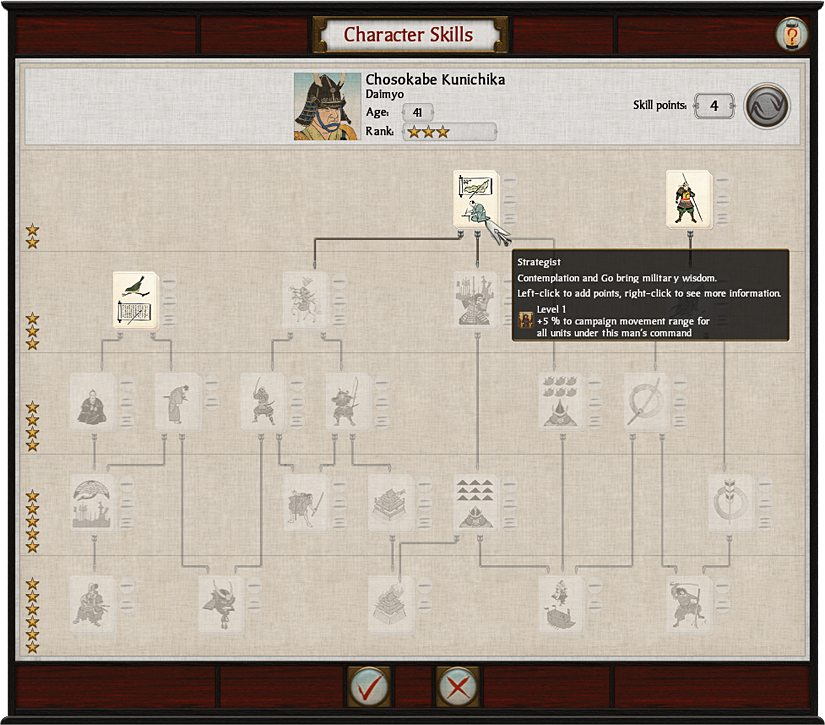Choose the bird and scroll poet skill
The height and width of the screenshot is (725, 825).
[136, 301]
